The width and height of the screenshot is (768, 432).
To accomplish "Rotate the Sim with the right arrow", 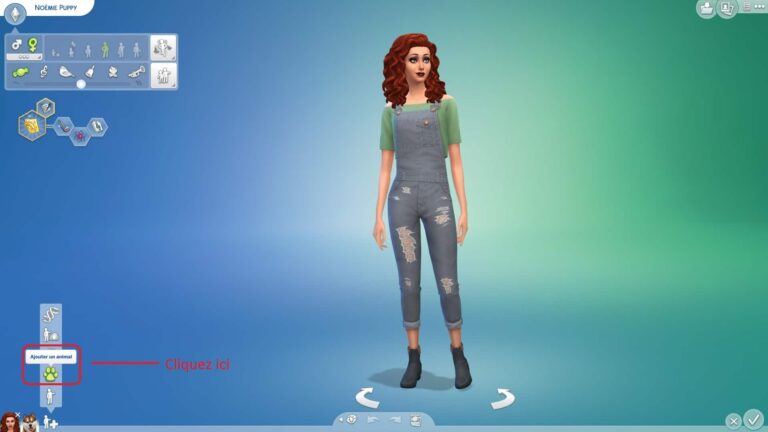I will pyautogui.click(x=502, y=398).
